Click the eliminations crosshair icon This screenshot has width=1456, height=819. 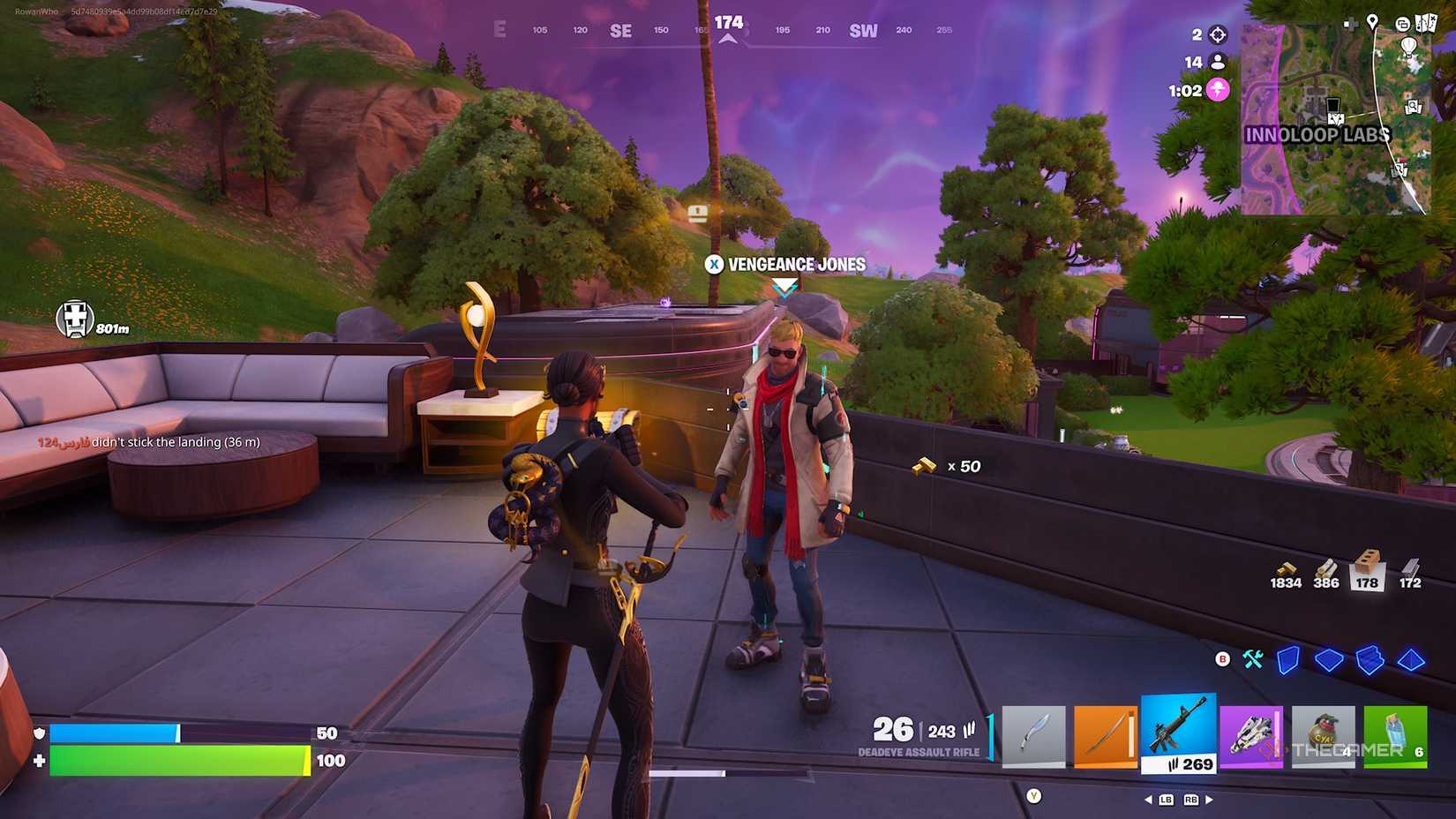[x=1217, y=34]
